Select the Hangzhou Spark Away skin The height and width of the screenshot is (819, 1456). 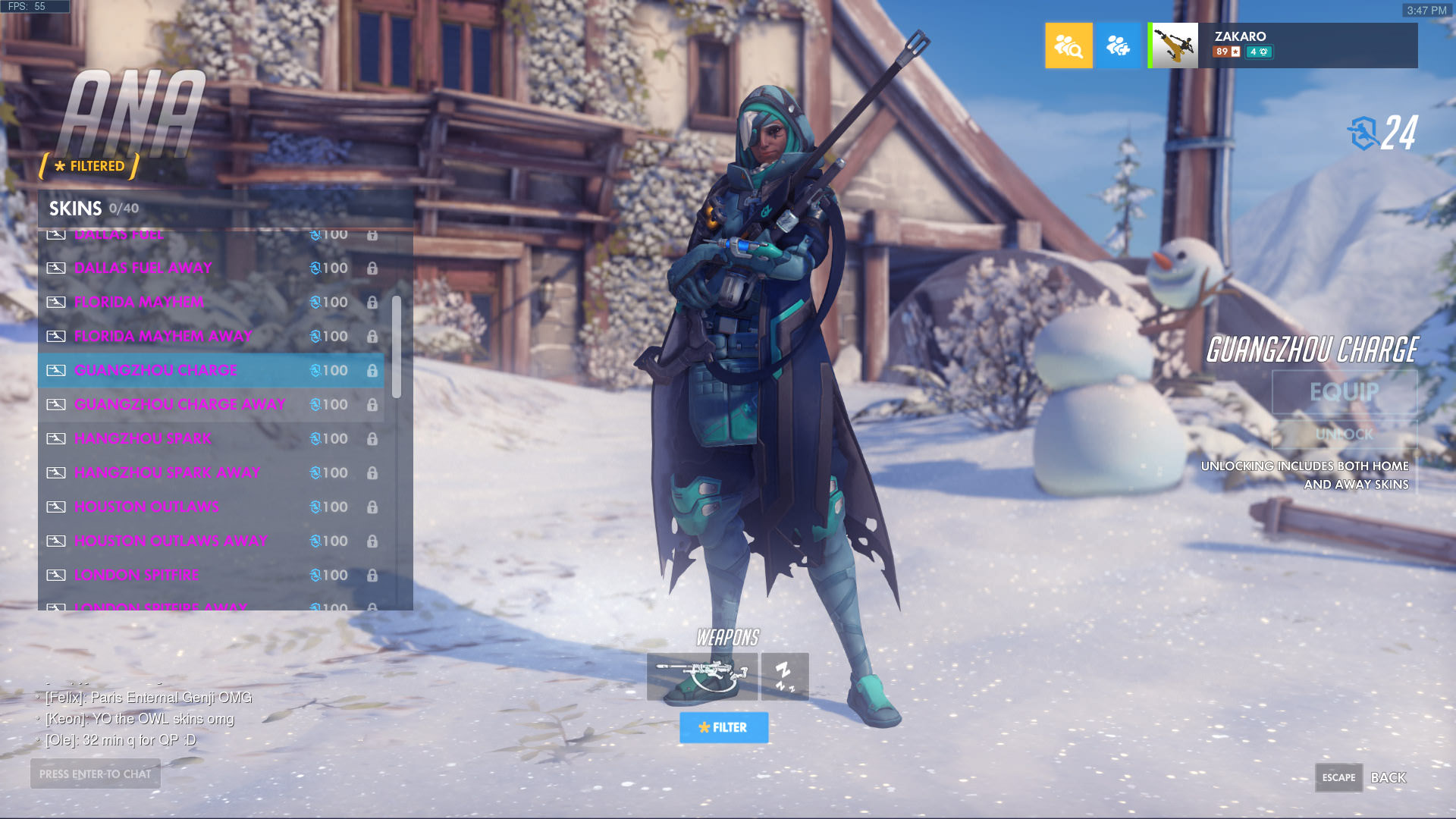click(211, 472)
